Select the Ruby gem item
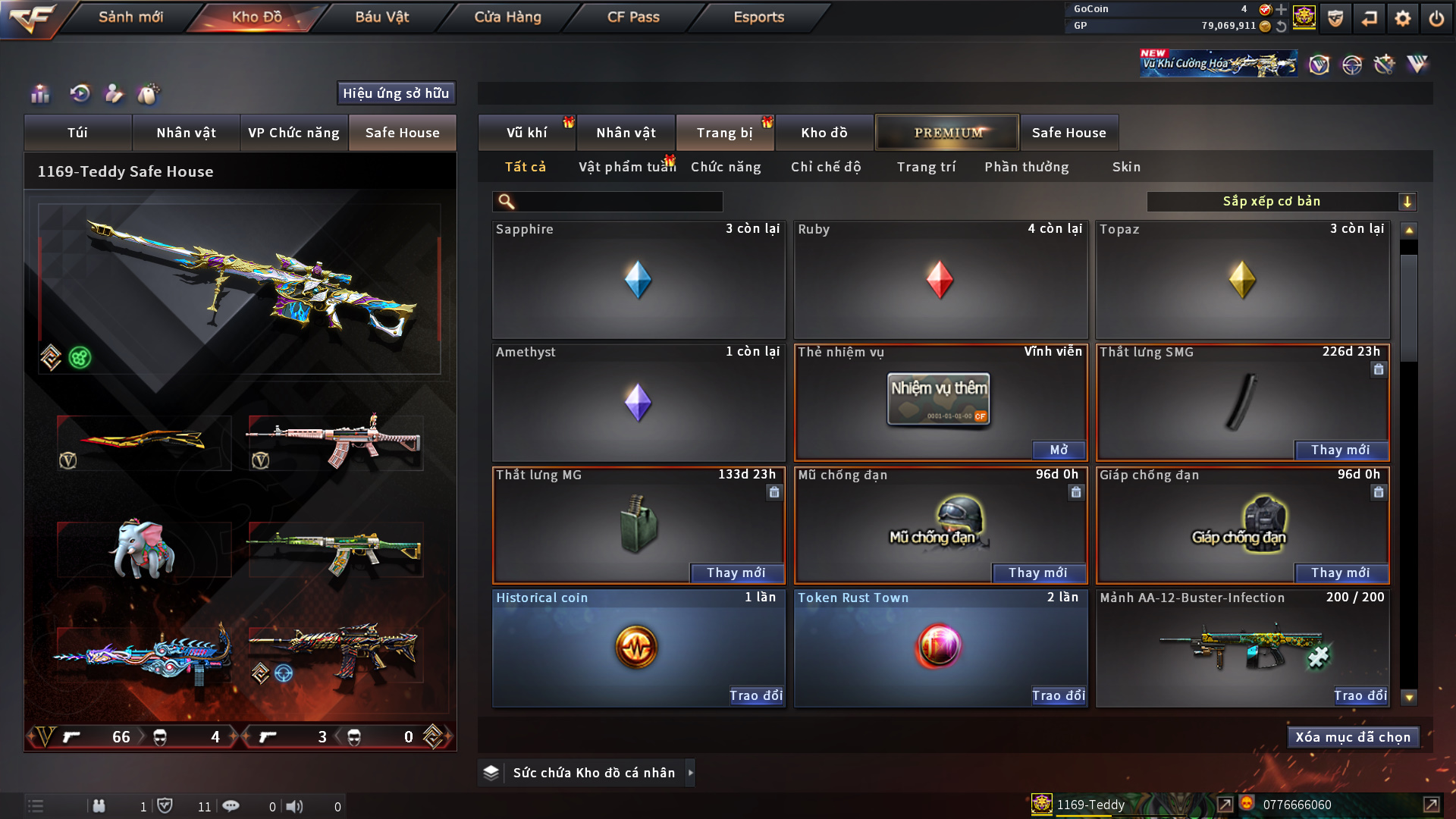The width and height of the screenshot is (1456, 819). (x=940, y=280)
